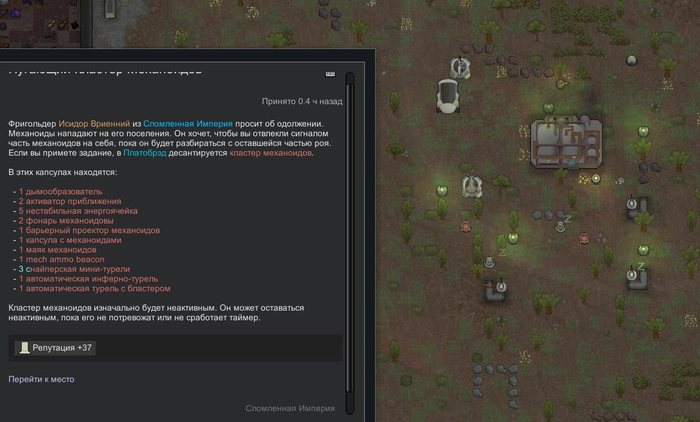Viewport: 700px width, 422px height.
Task: Click the Перейти к место link
Action: click(x=41, y=379)
